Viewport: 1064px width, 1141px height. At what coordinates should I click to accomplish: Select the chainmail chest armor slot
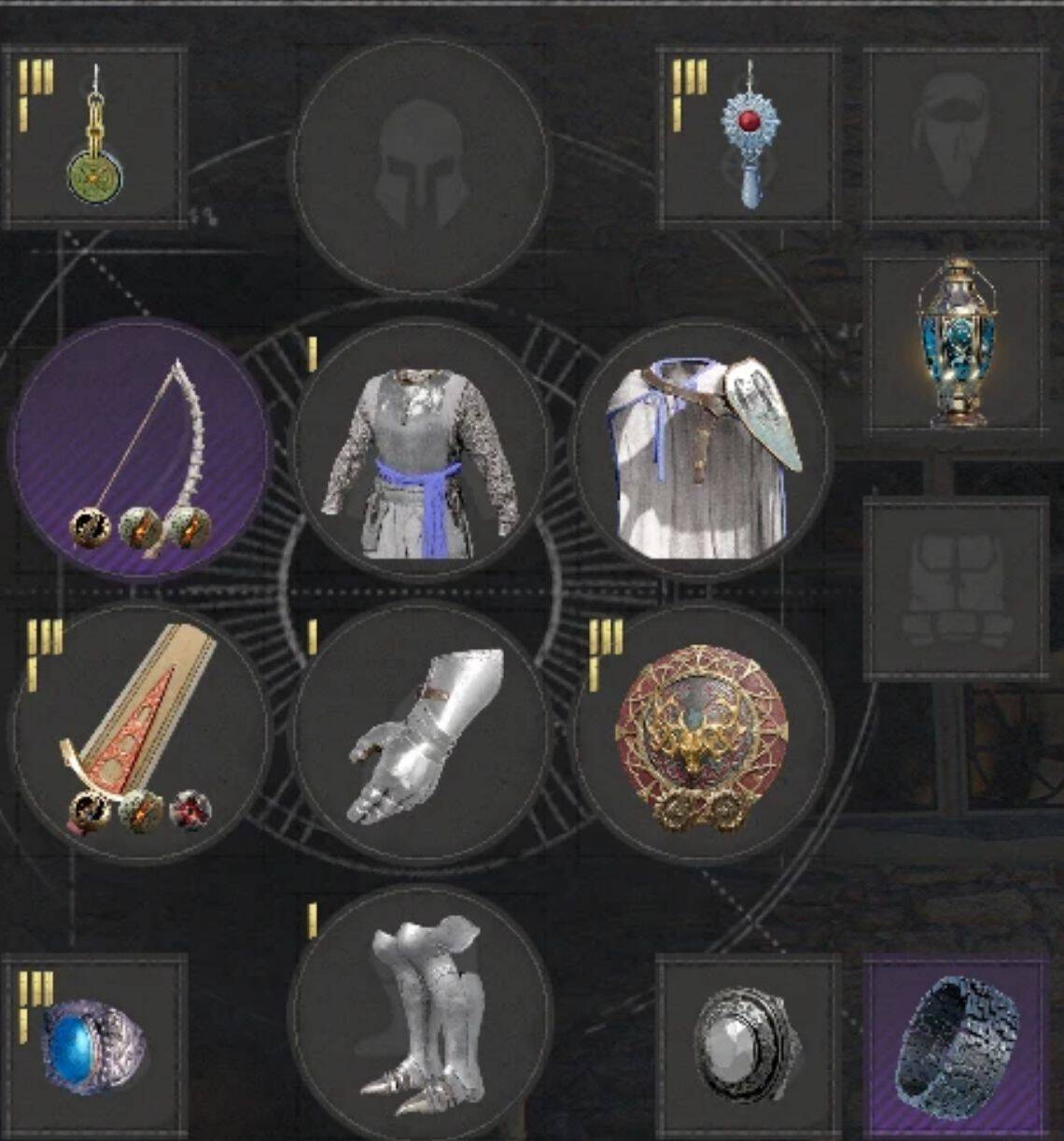tap(421, 450)
